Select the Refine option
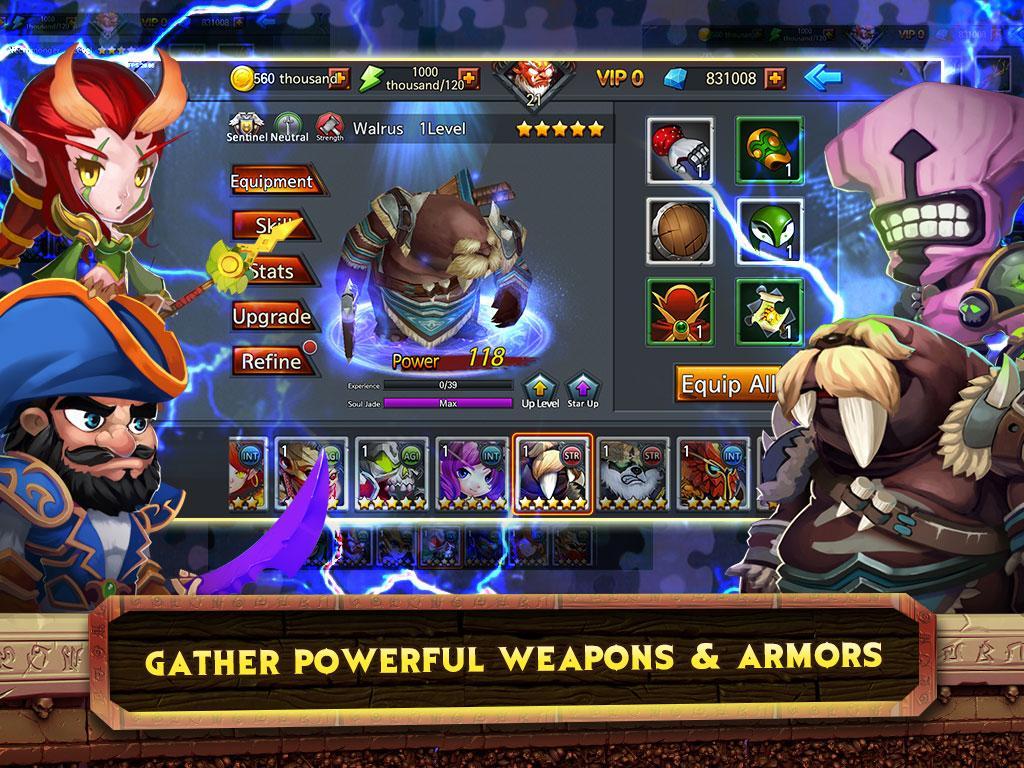 272,361
